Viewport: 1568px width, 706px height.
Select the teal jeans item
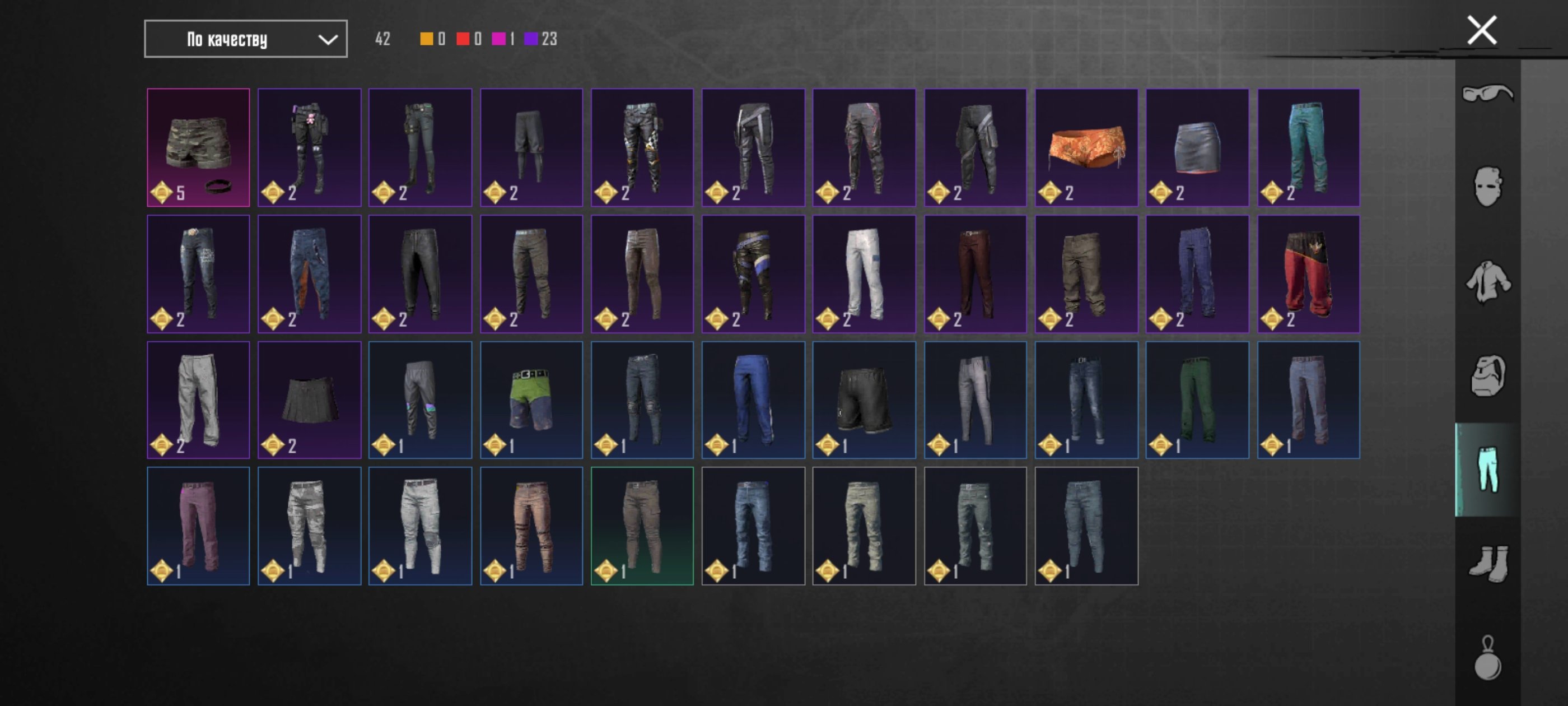(1308, 147)
